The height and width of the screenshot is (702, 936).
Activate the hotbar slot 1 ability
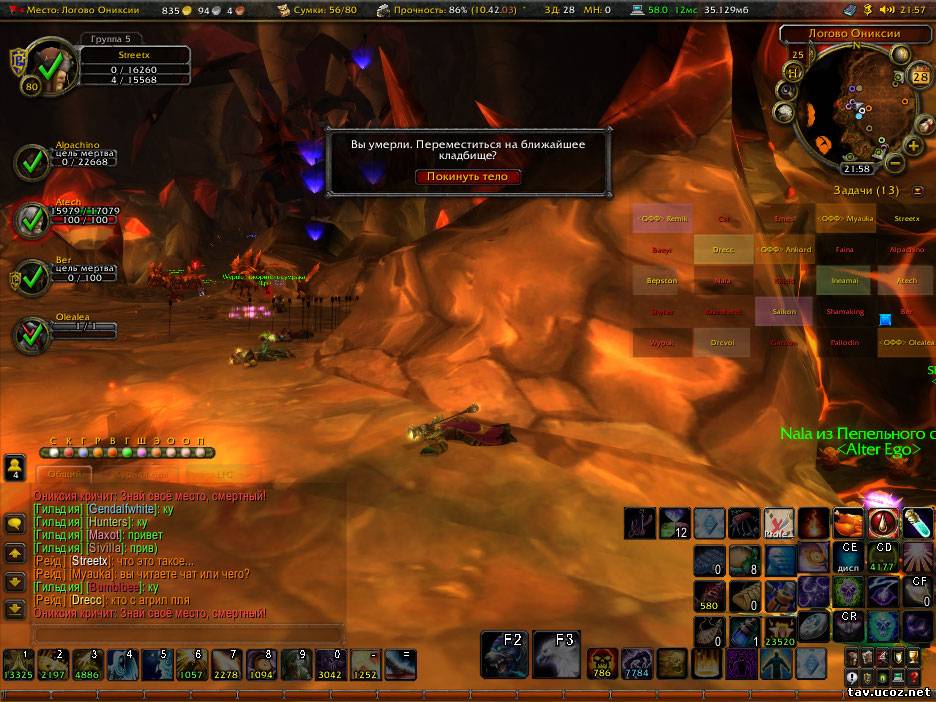tap(18, 665)
